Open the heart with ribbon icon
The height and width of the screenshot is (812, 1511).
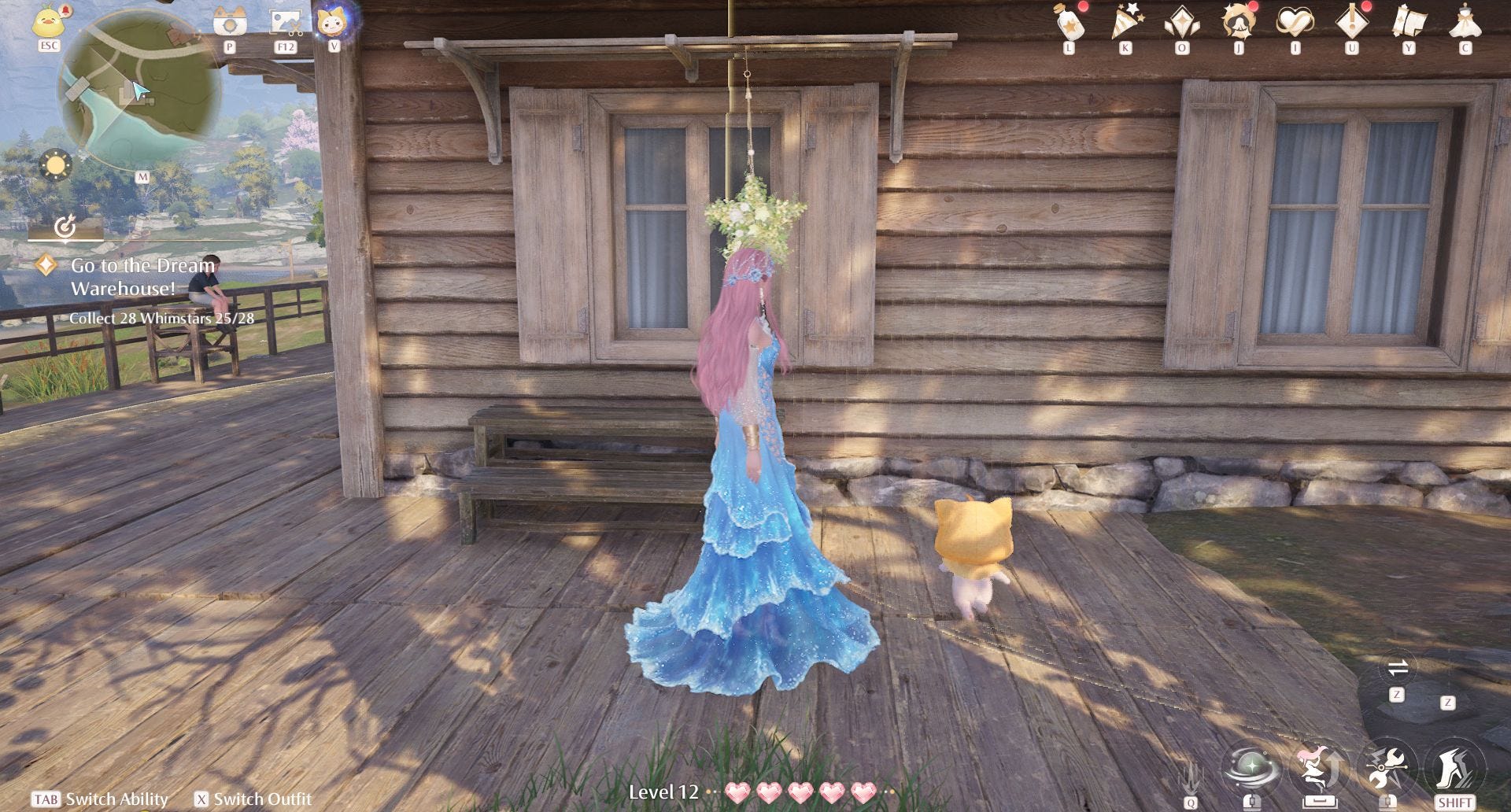1295,22
